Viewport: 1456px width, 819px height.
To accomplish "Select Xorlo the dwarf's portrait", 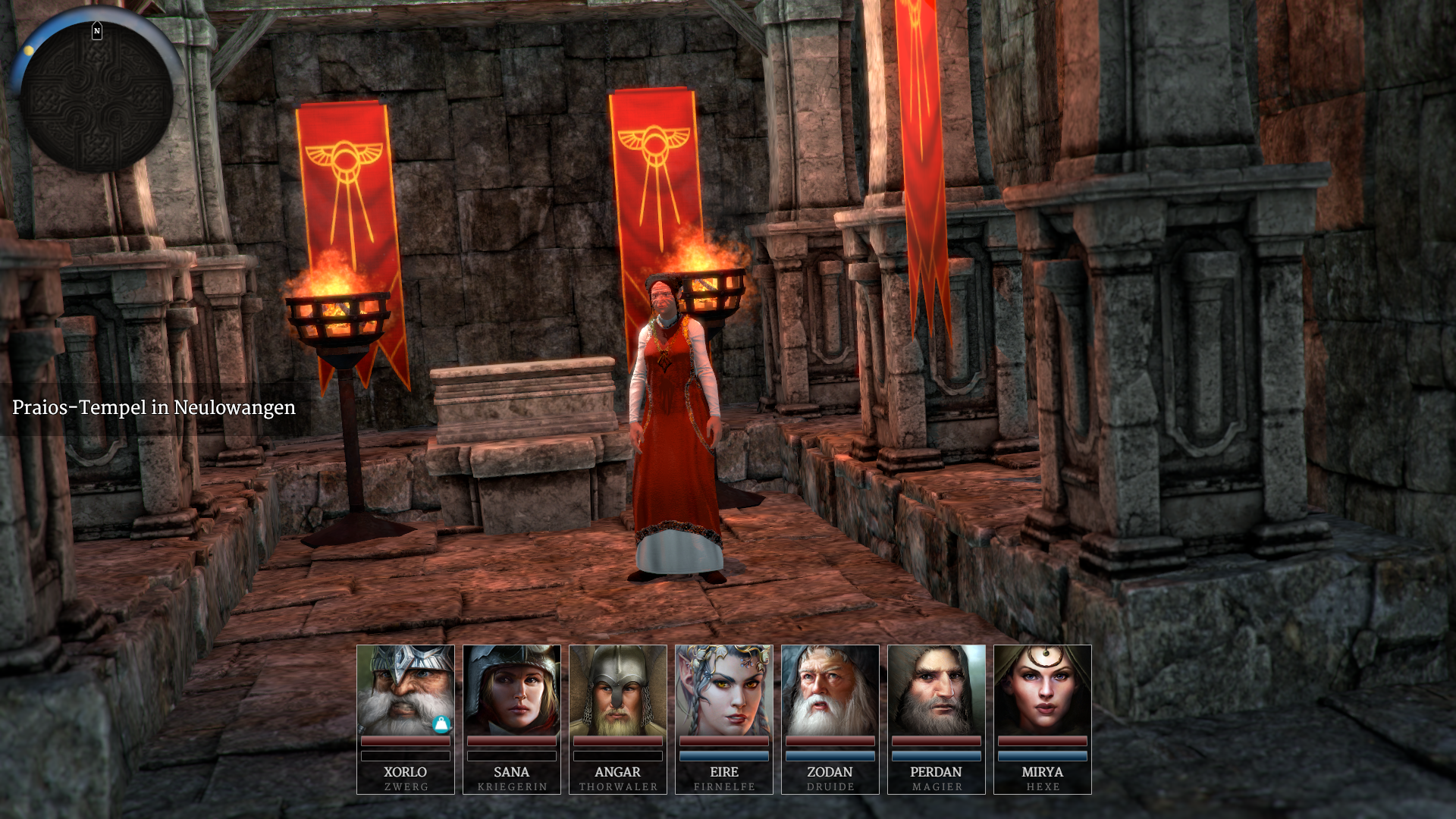I will [405, 690].
